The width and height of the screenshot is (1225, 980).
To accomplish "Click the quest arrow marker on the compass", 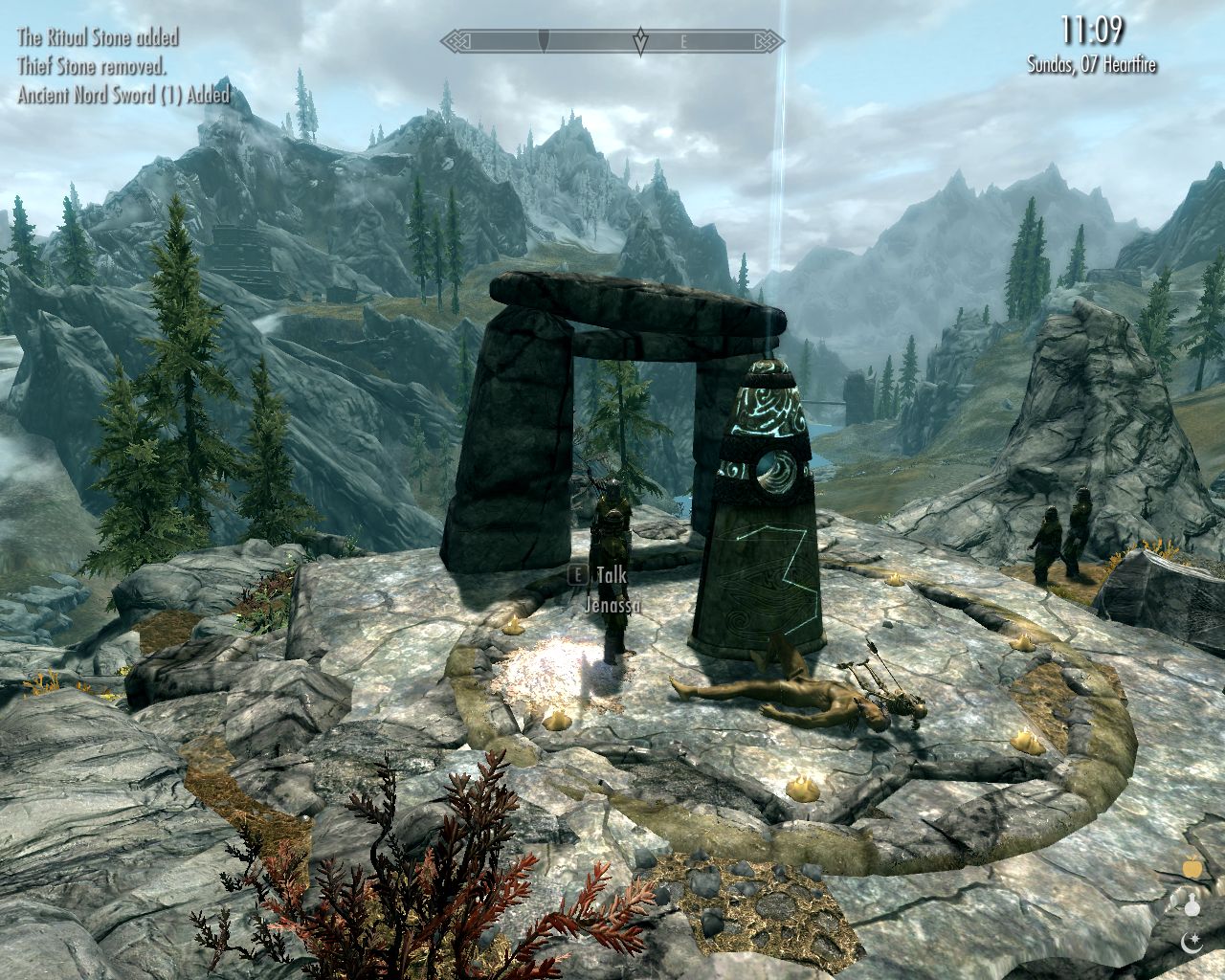I will 640,41.
